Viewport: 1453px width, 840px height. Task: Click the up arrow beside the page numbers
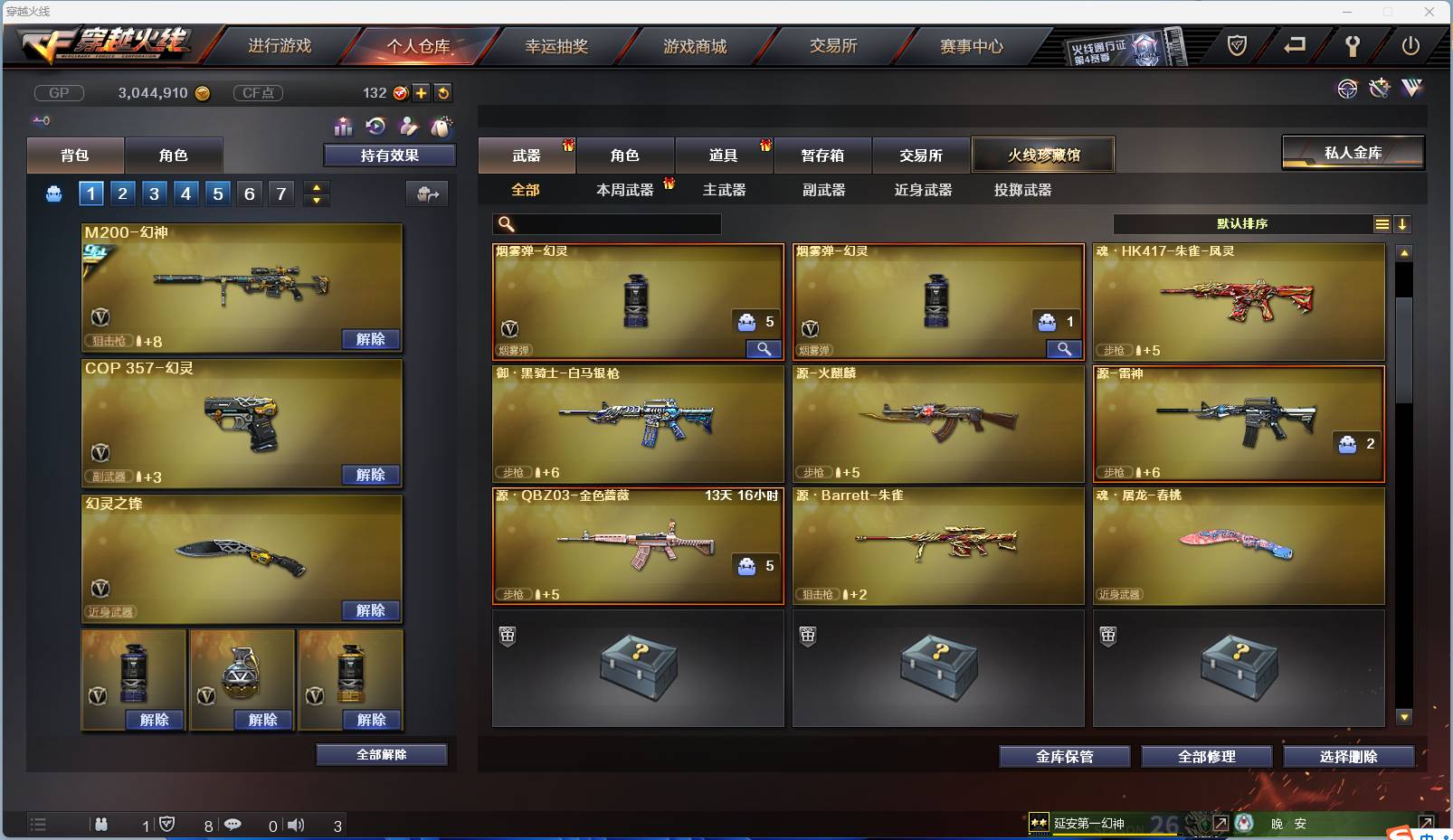[x=316, y=186]
